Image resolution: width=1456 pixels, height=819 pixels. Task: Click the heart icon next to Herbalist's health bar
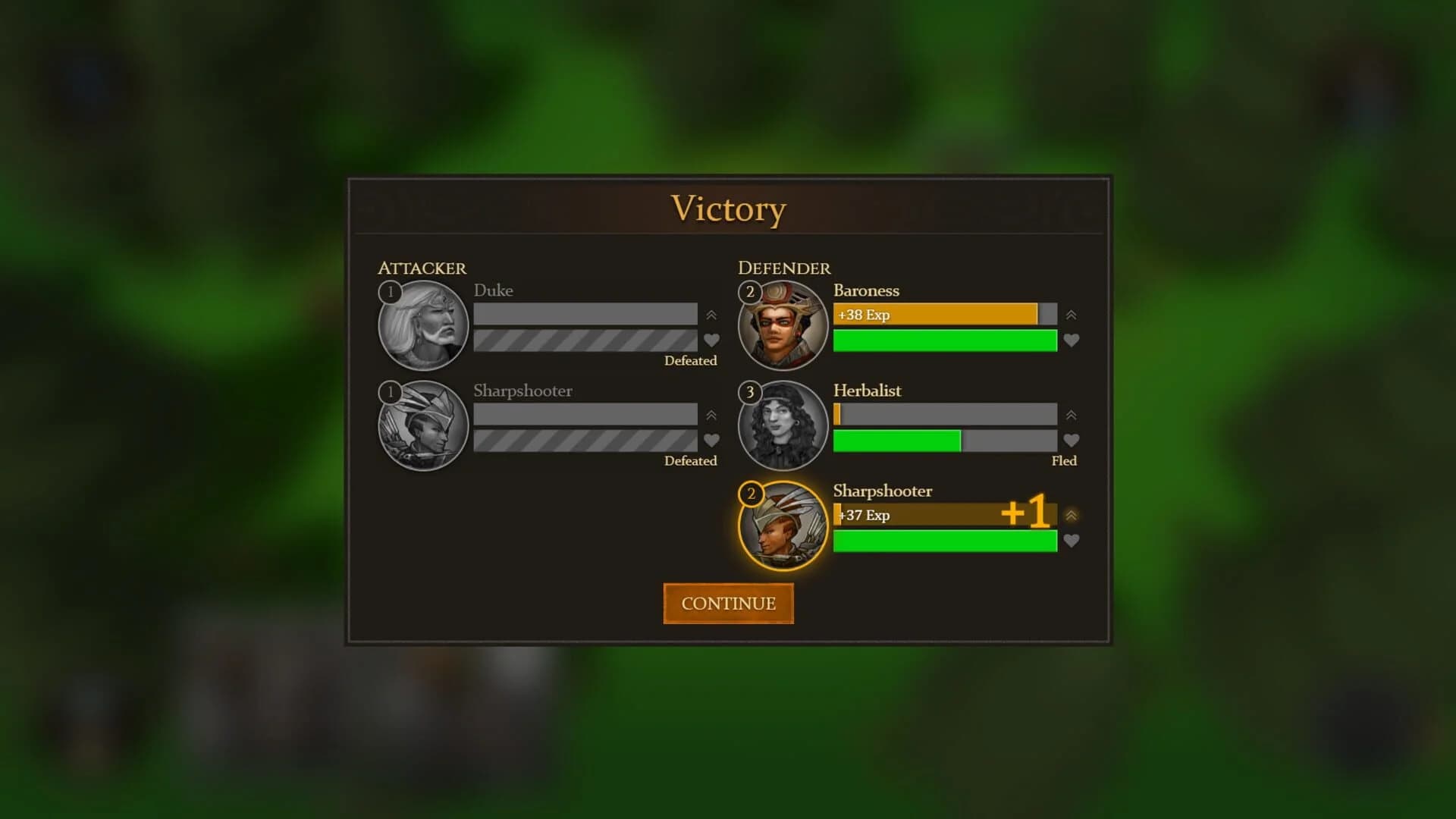1072,441
